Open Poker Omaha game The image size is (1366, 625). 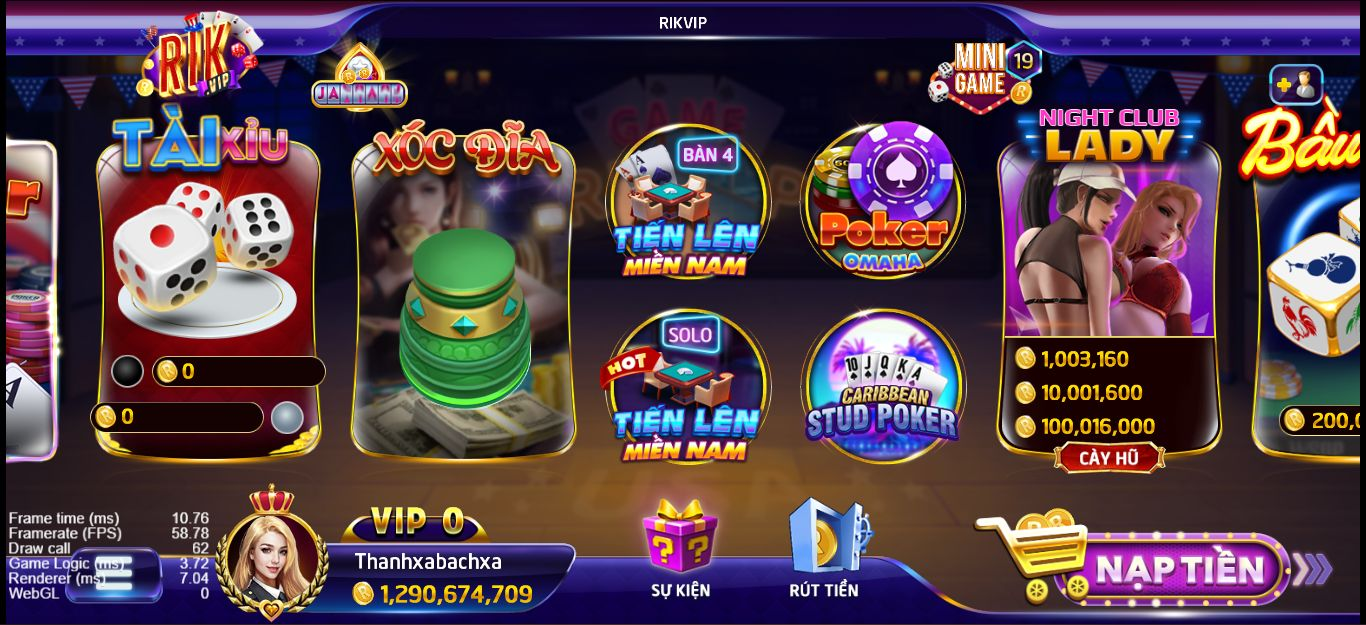click(882, 202)
